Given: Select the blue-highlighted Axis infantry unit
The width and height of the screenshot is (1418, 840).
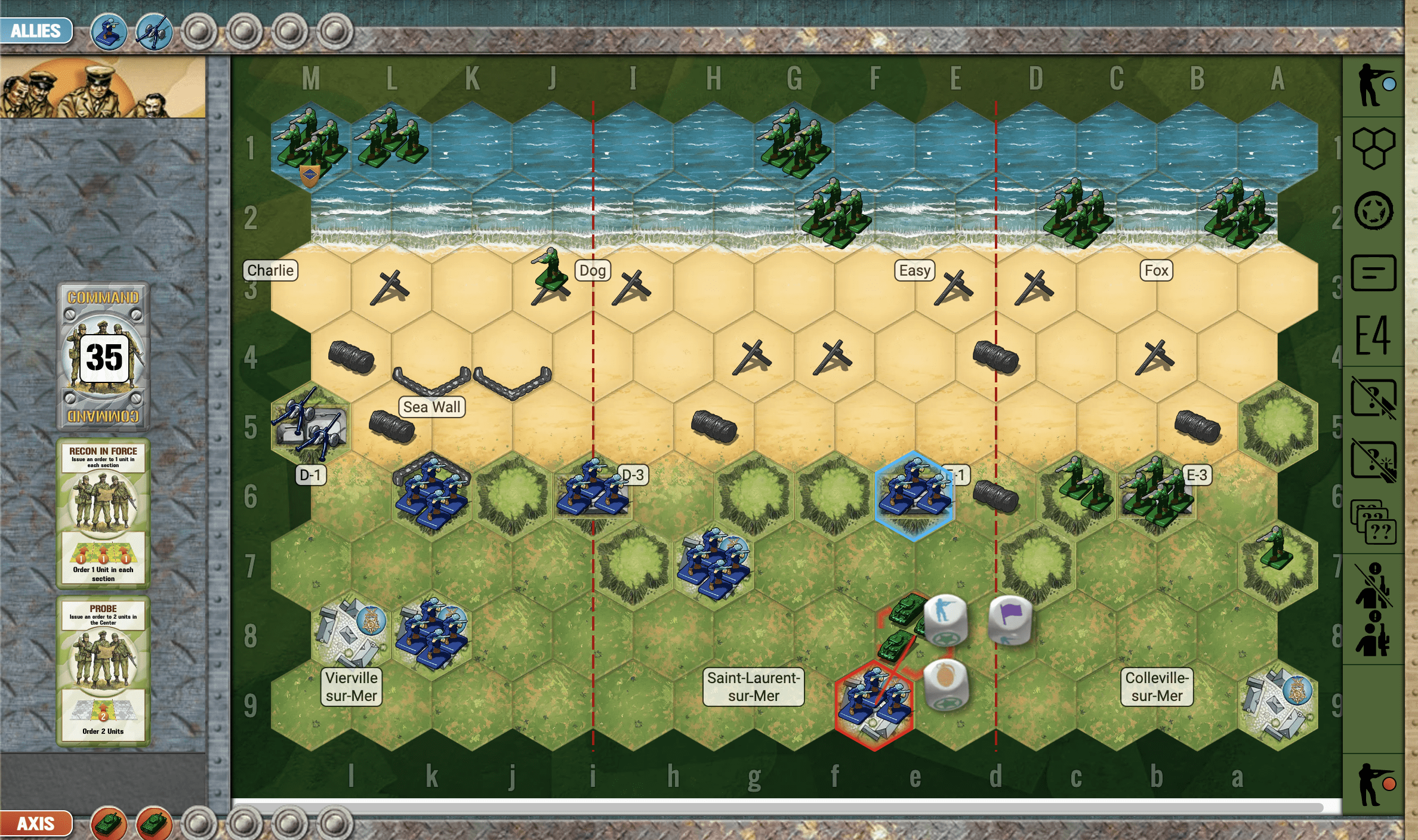Looking at the screenshot, I should pyautogui.click(x=914, y=495).
